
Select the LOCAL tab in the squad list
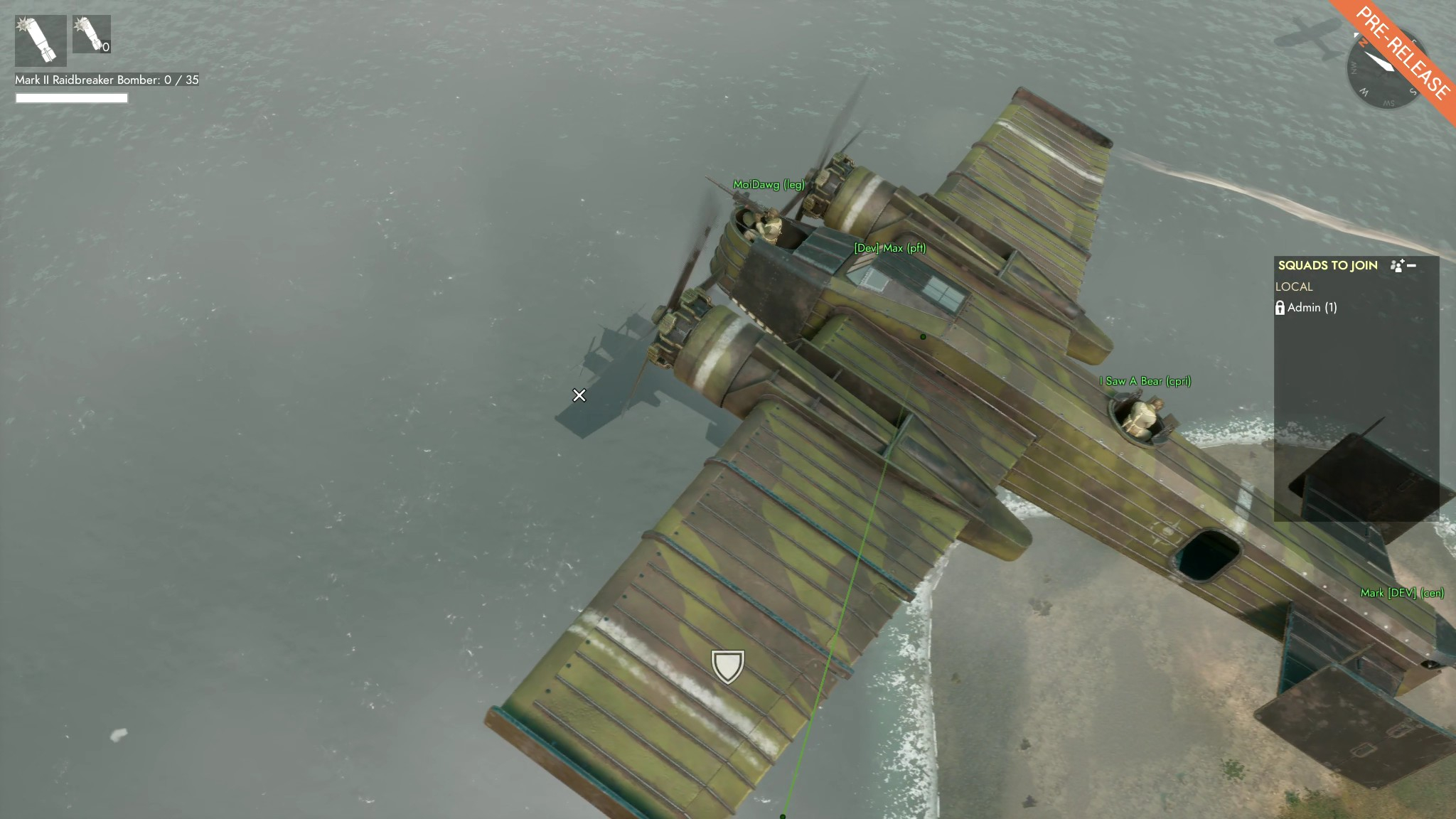tap(1295, 287)
